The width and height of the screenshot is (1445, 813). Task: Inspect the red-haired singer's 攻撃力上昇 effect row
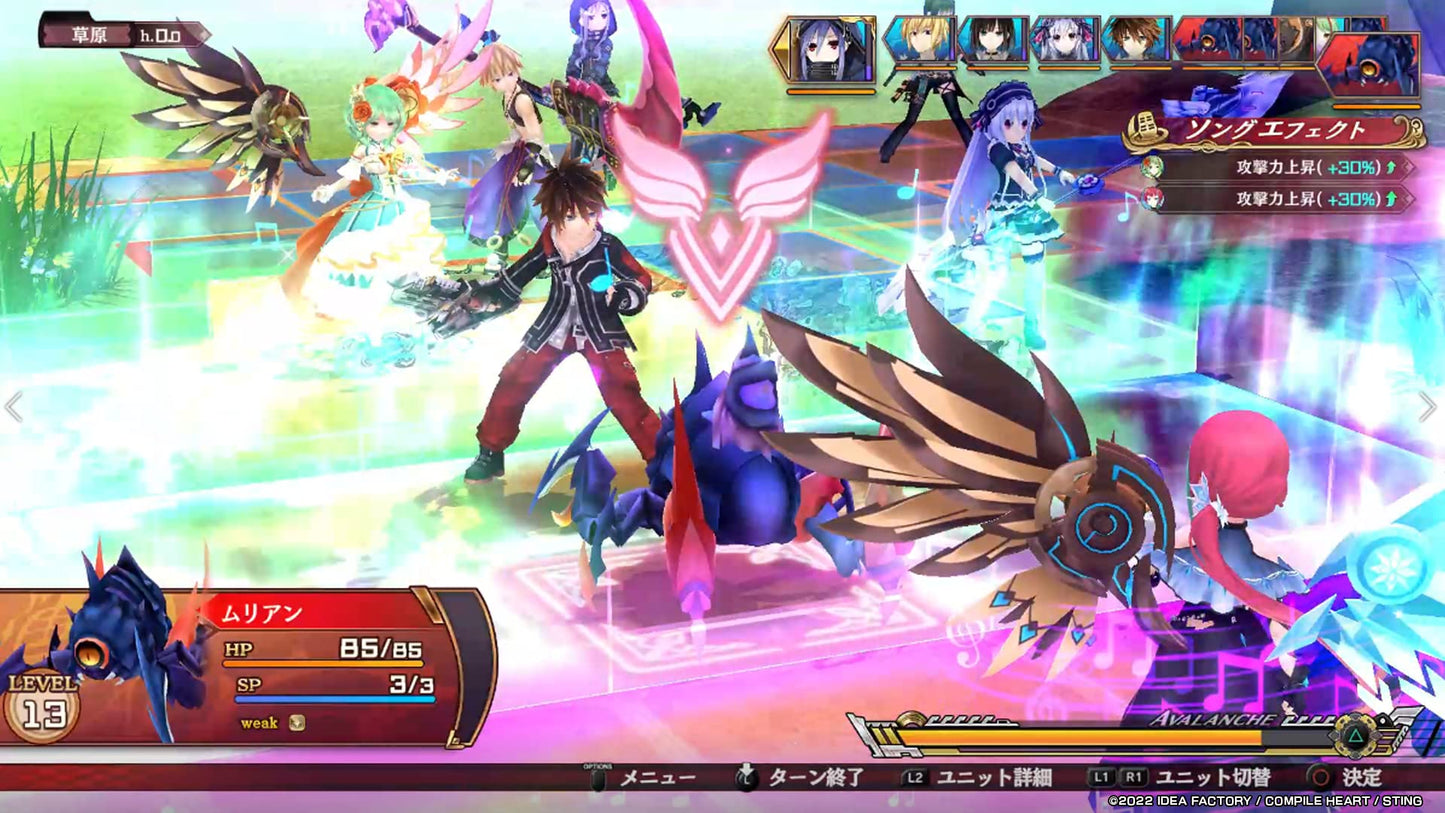1283,200
